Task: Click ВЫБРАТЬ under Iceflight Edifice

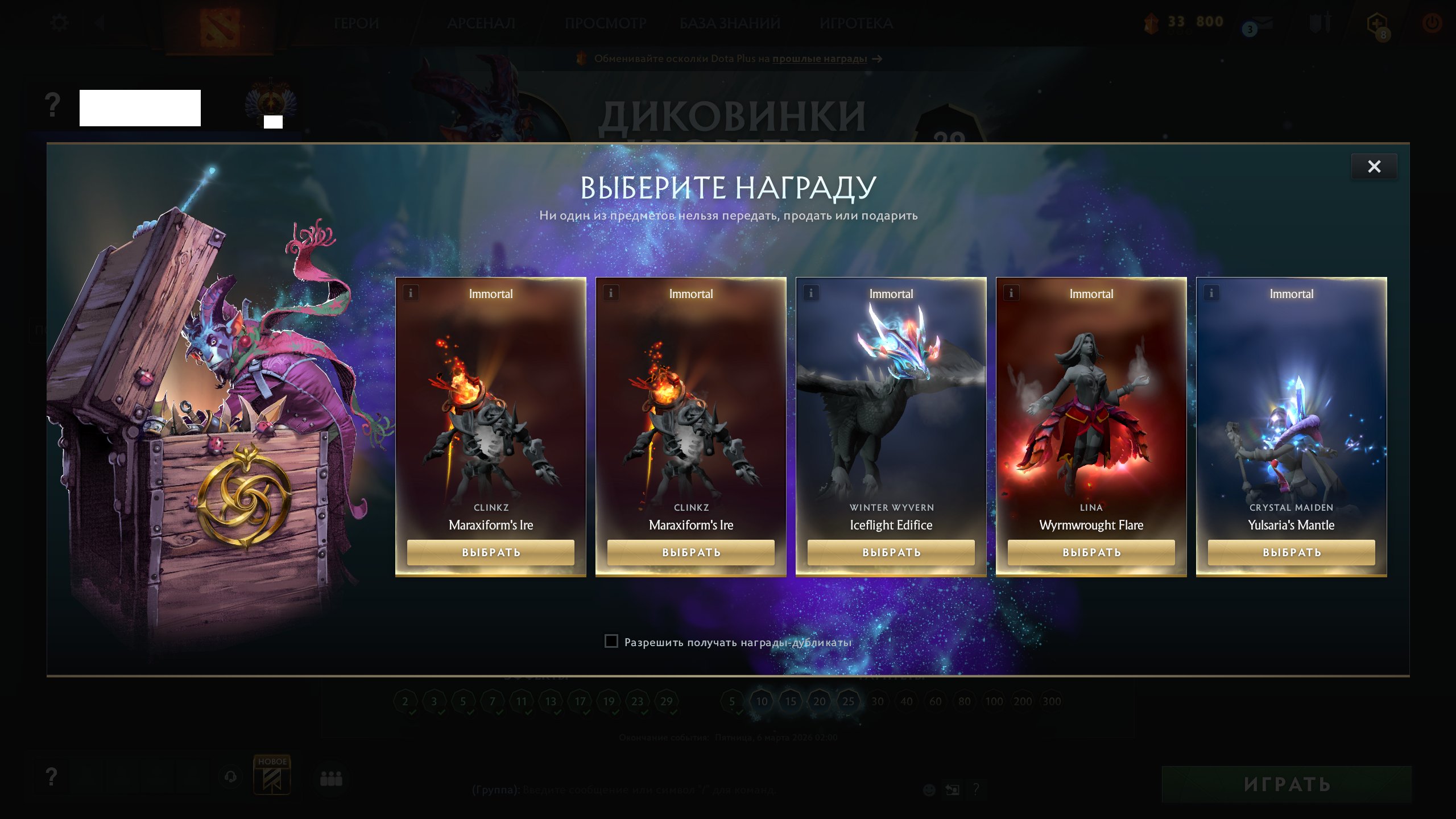Action: pyautogui.click(x=891, y=552)
